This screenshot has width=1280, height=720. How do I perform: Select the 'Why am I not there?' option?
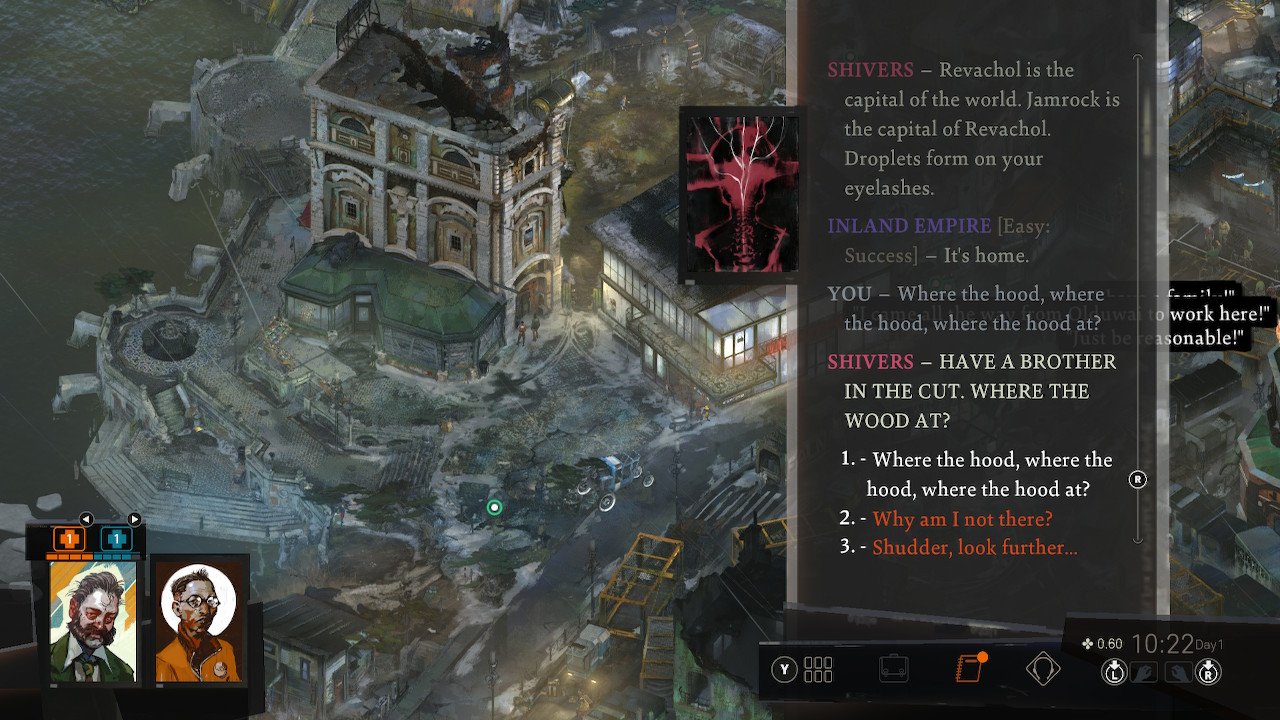pyautogui.click(x=962, y=519)
